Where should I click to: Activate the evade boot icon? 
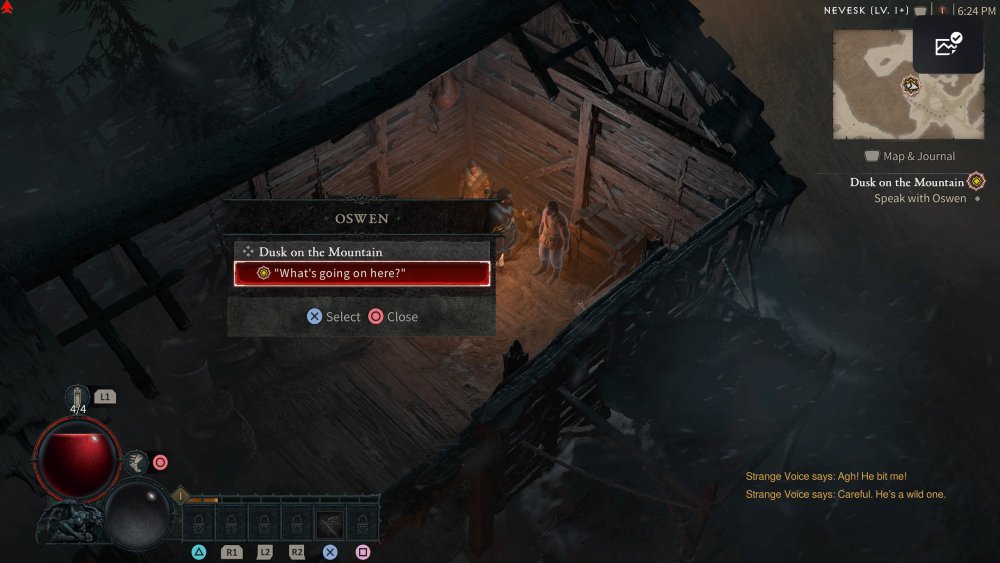[x=138, y=462]
